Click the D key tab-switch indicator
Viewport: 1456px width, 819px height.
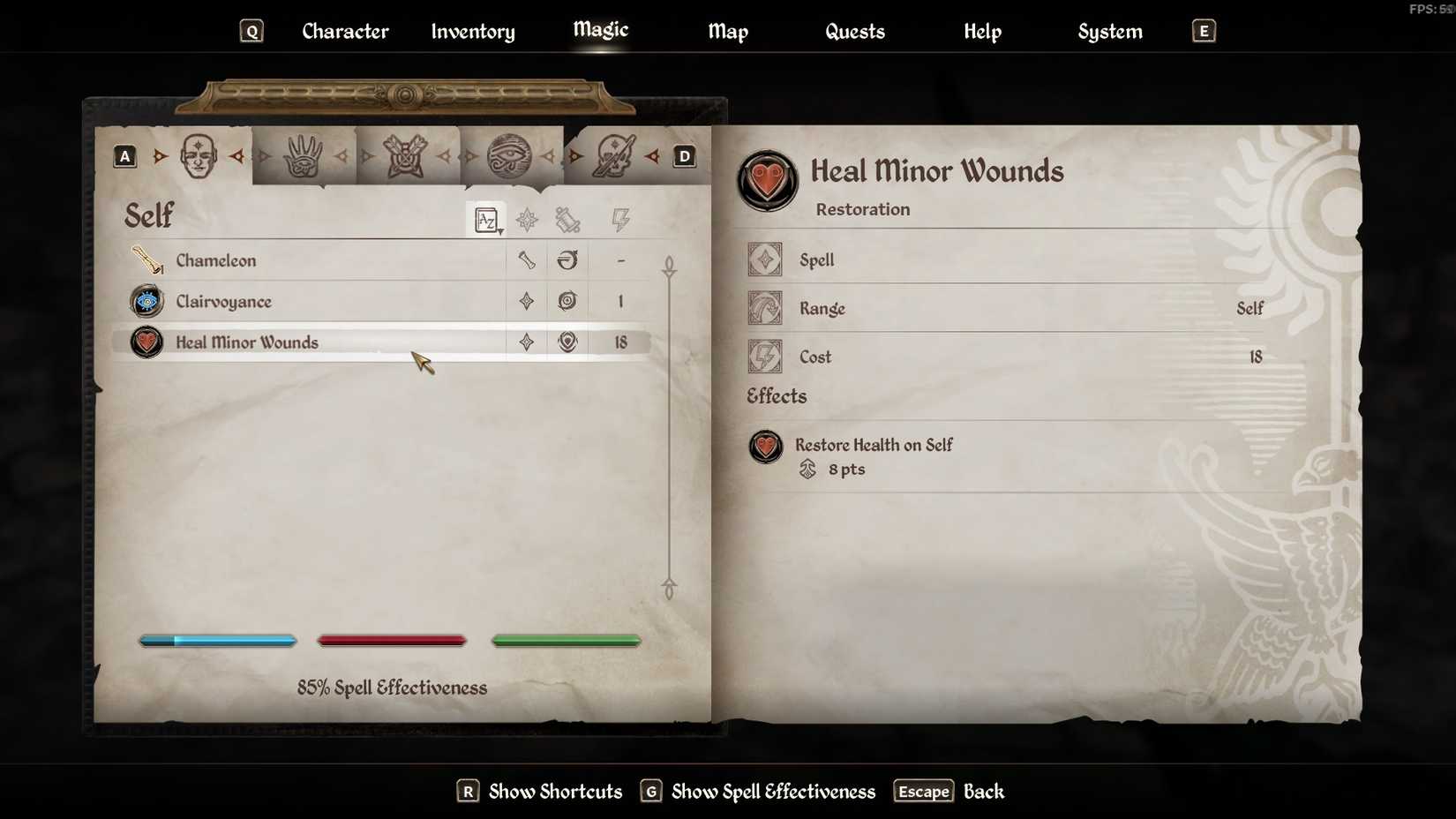[684, 156]
